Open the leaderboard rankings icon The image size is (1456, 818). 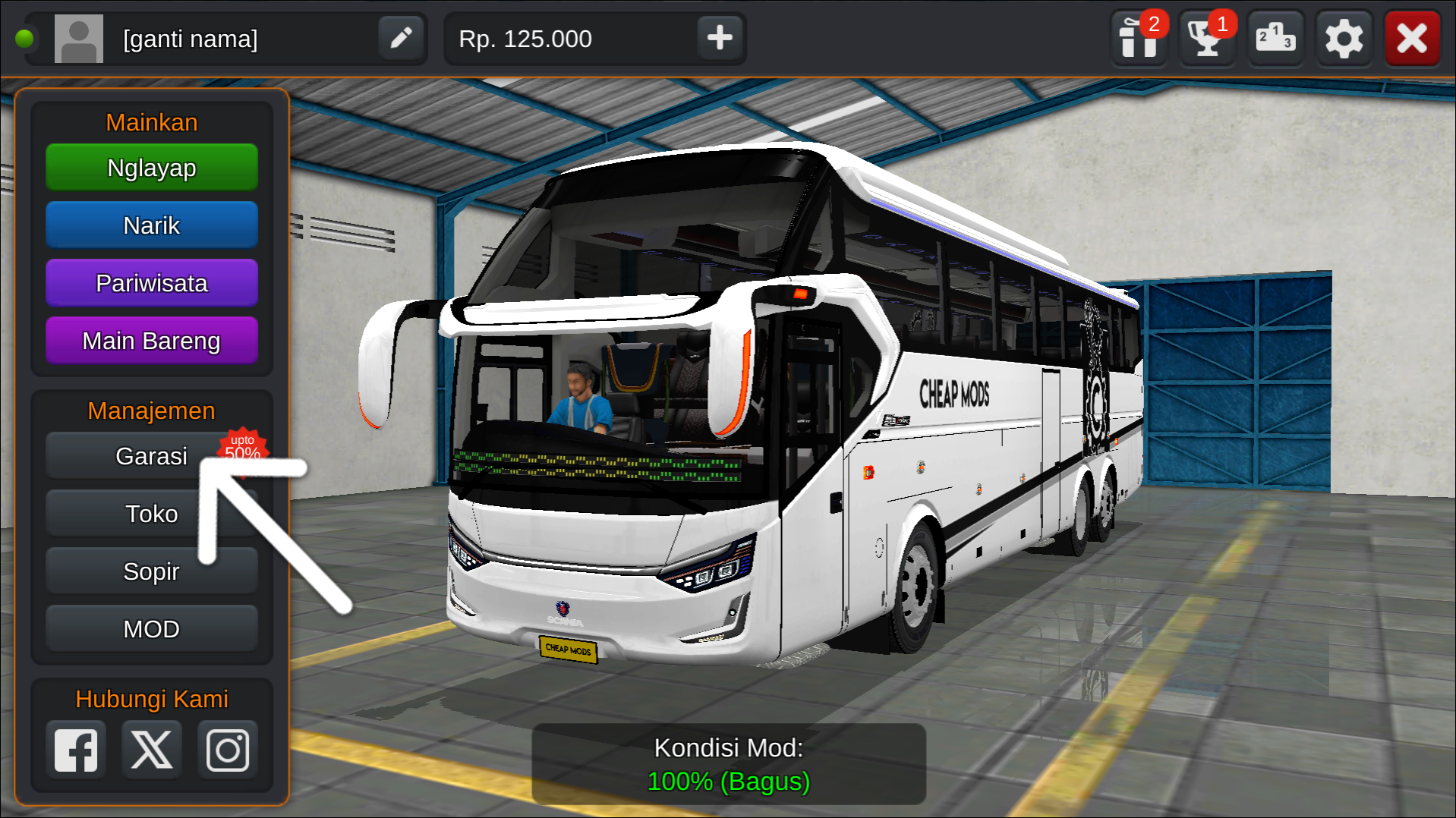click(1275, 38)
